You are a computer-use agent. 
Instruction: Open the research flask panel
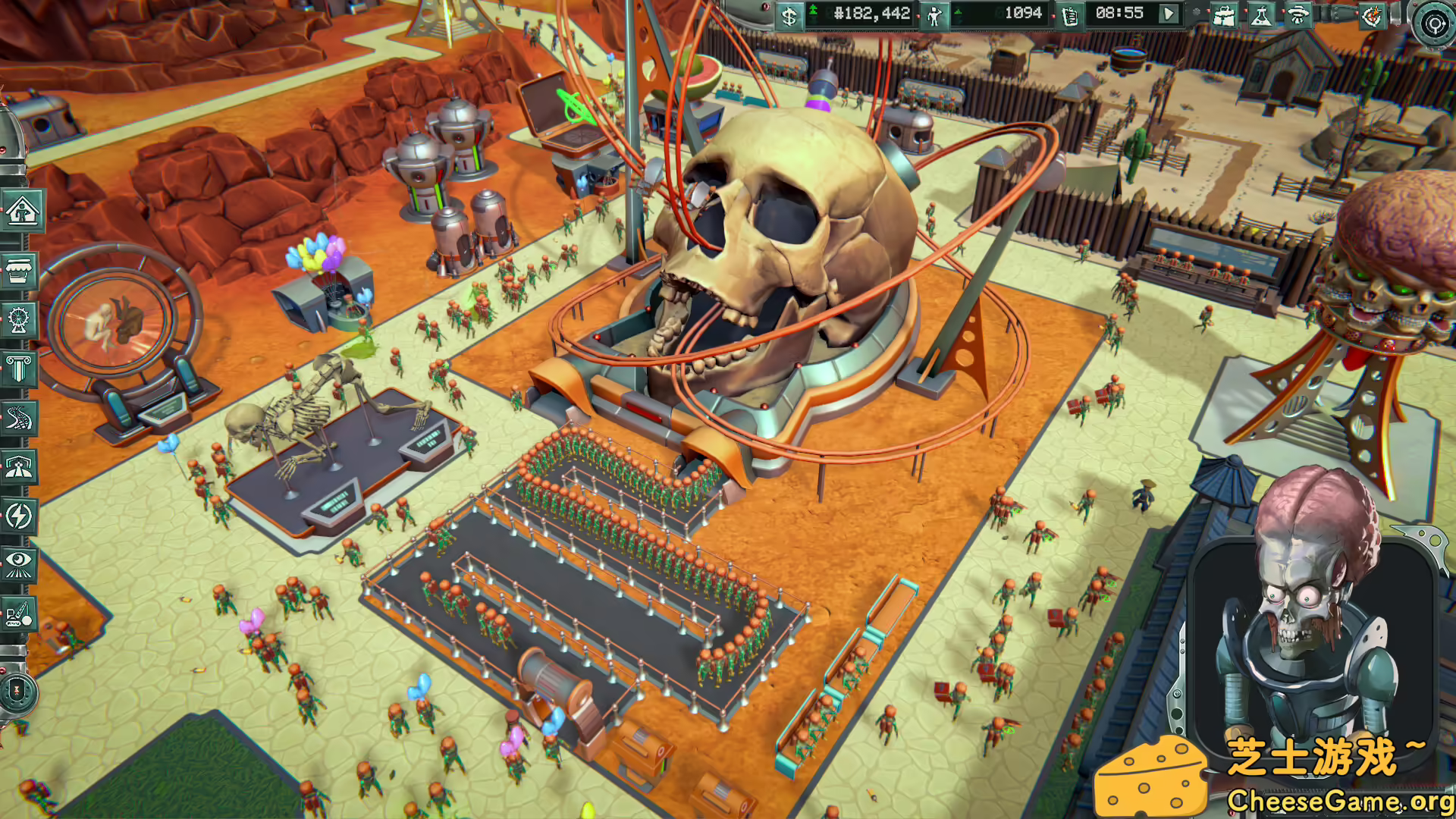[x=1261, y=16]
